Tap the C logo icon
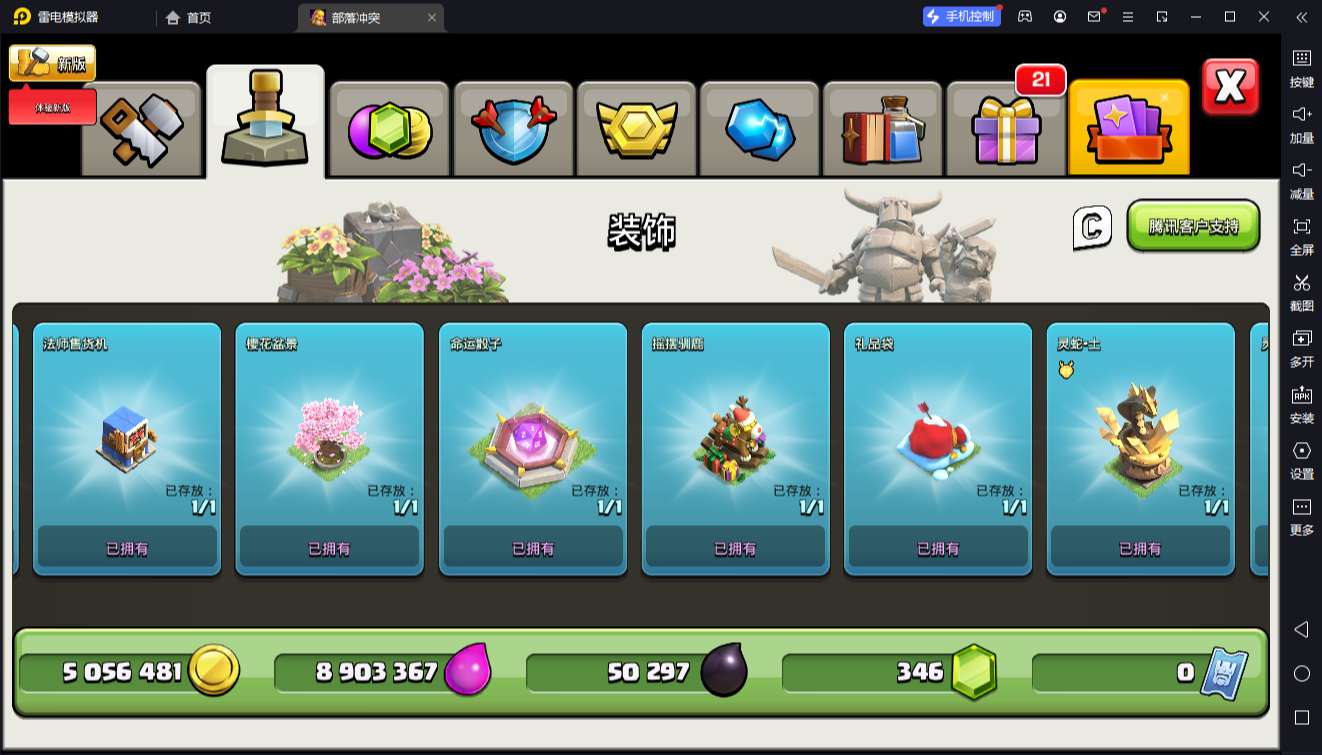Viewport: 1322px width, 755px height. (1092, 227)
